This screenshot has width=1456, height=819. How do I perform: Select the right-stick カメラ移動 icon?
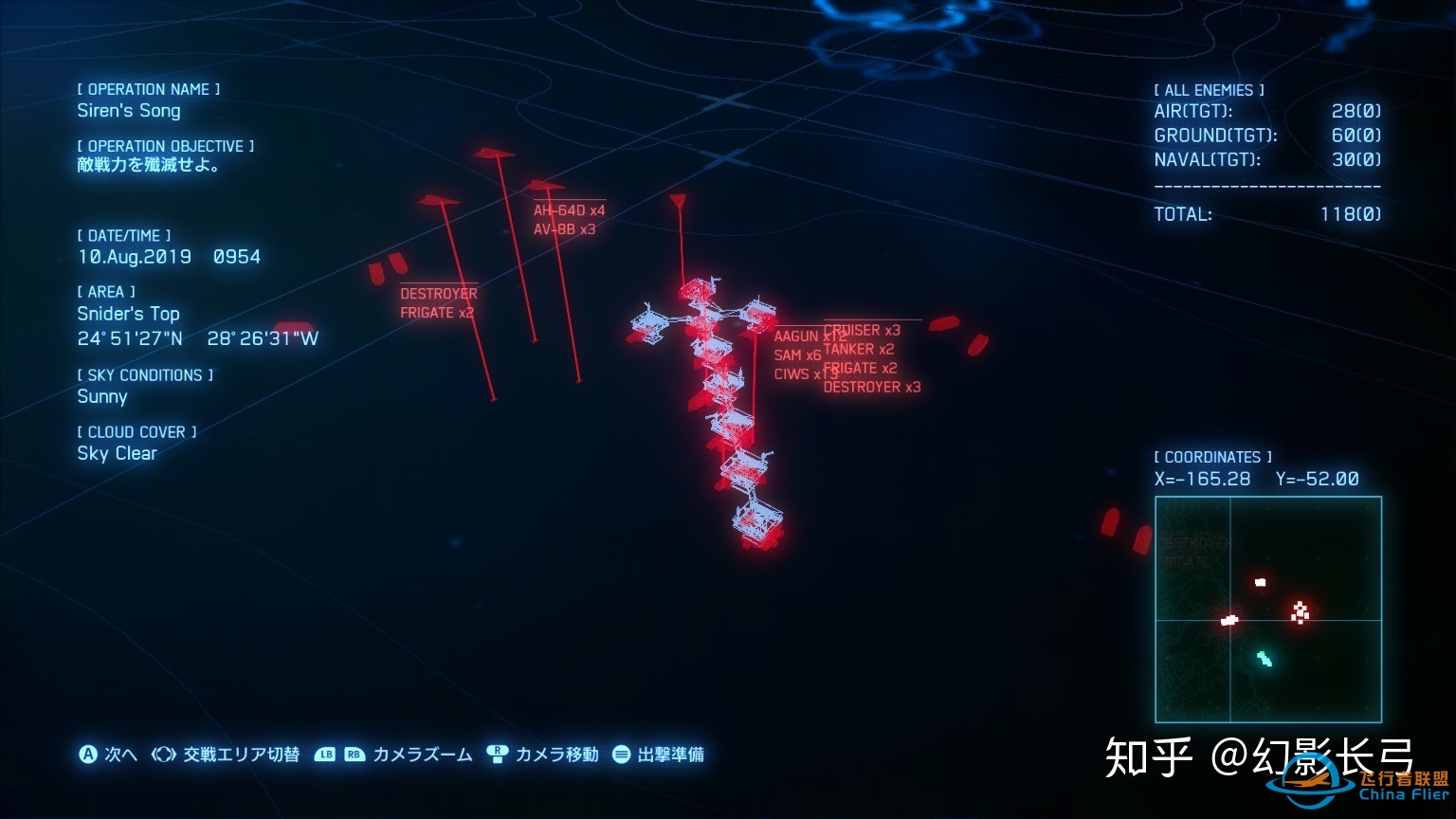click(497, 755)
